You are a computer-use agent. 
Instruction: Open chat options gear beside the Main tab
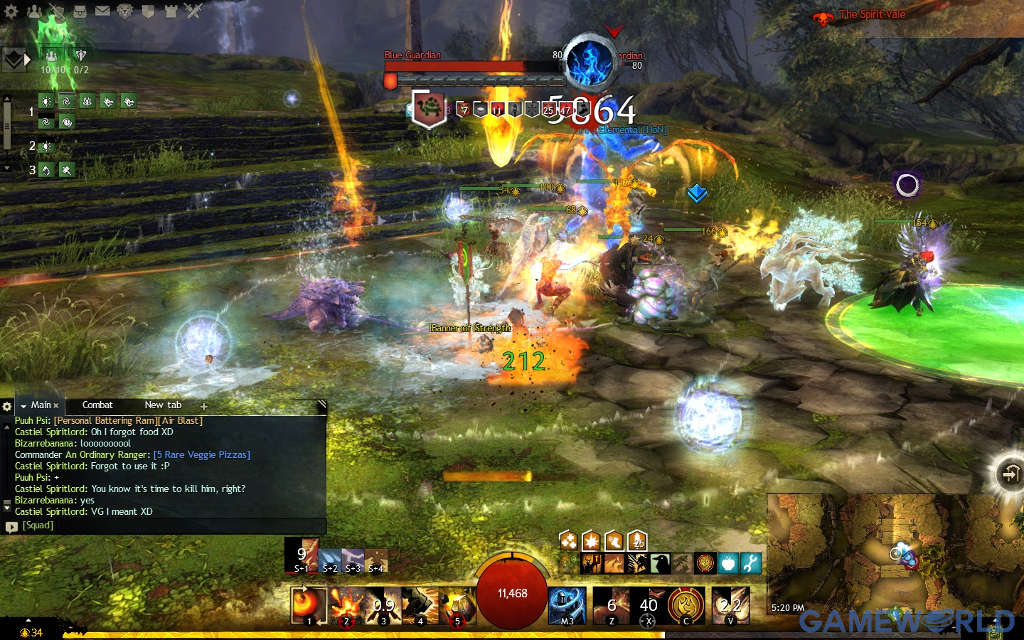[x=7, y=407]
